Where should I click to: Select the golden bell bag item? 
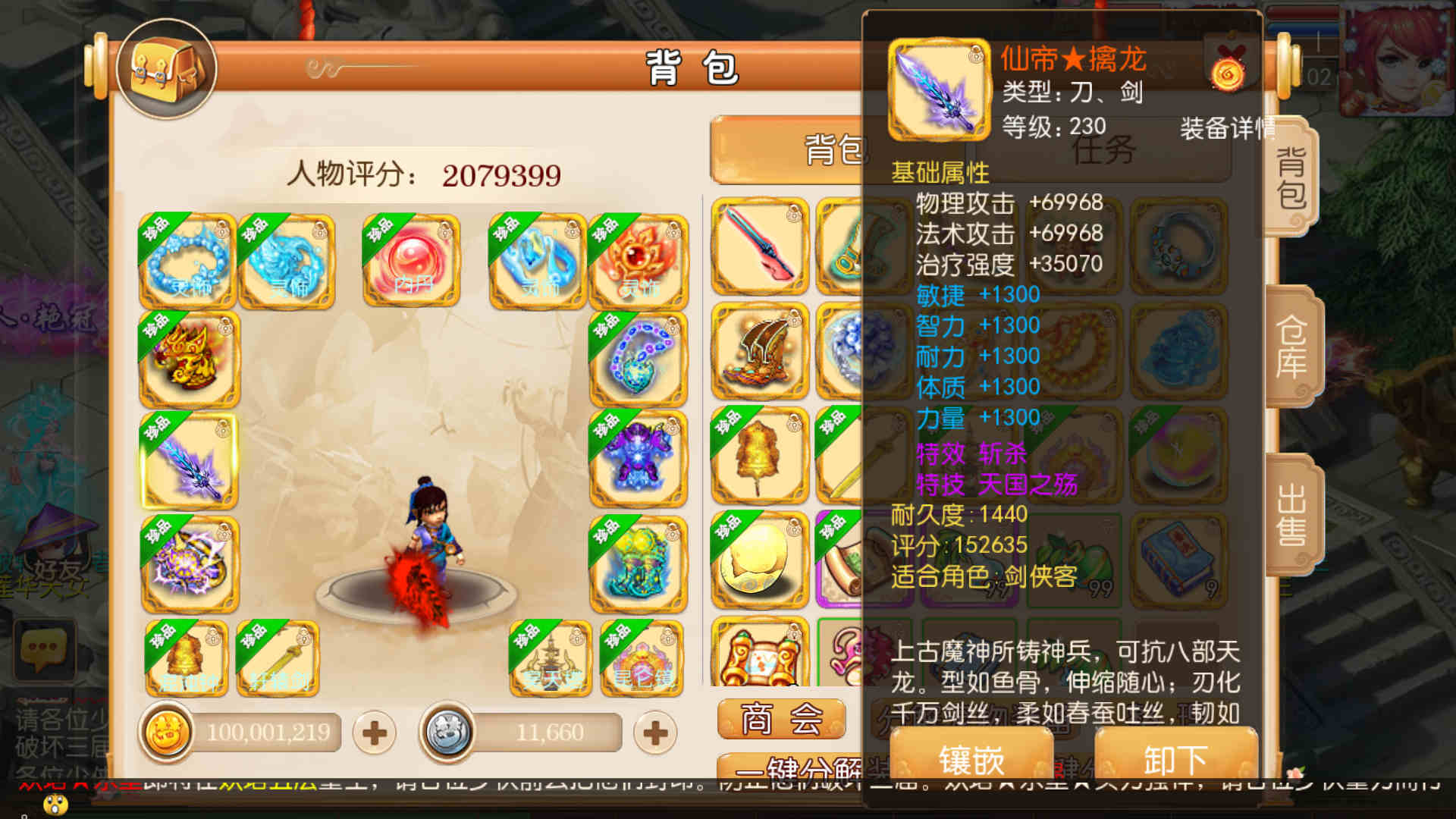point(760,455)
